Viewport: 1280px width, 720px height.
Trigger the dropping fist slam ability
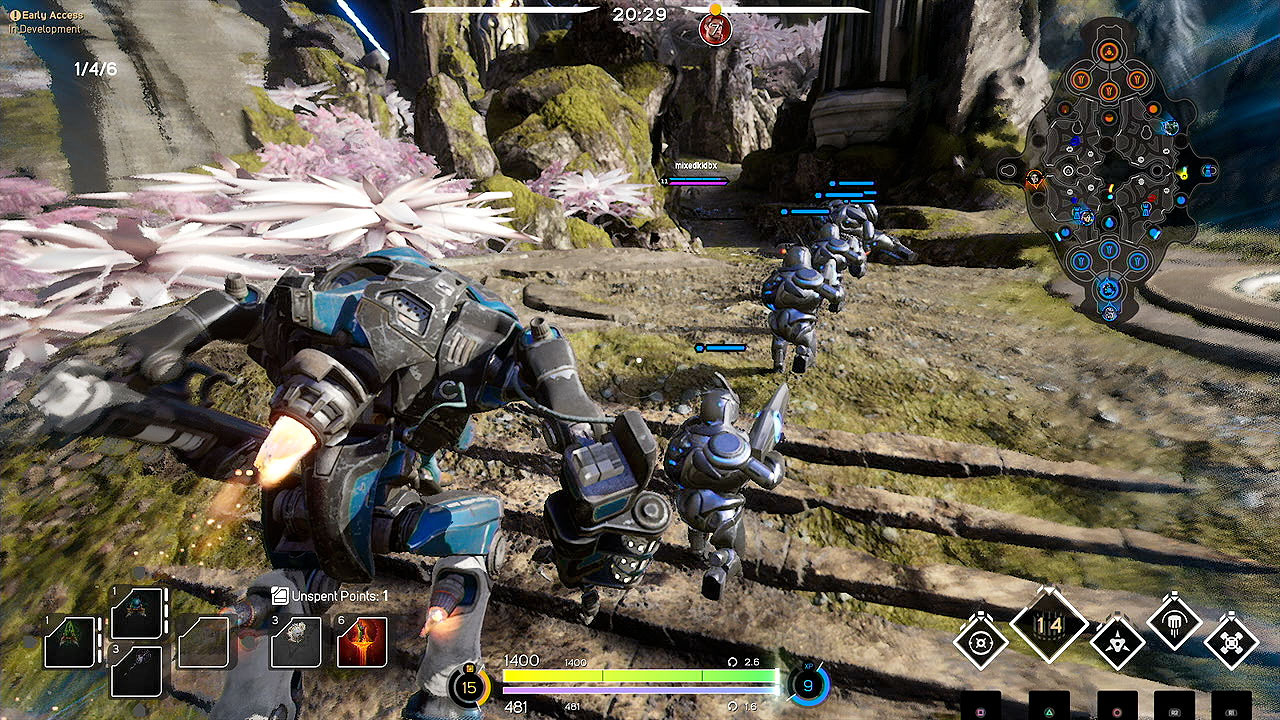pyautogui.click(x=1174, y=624)
